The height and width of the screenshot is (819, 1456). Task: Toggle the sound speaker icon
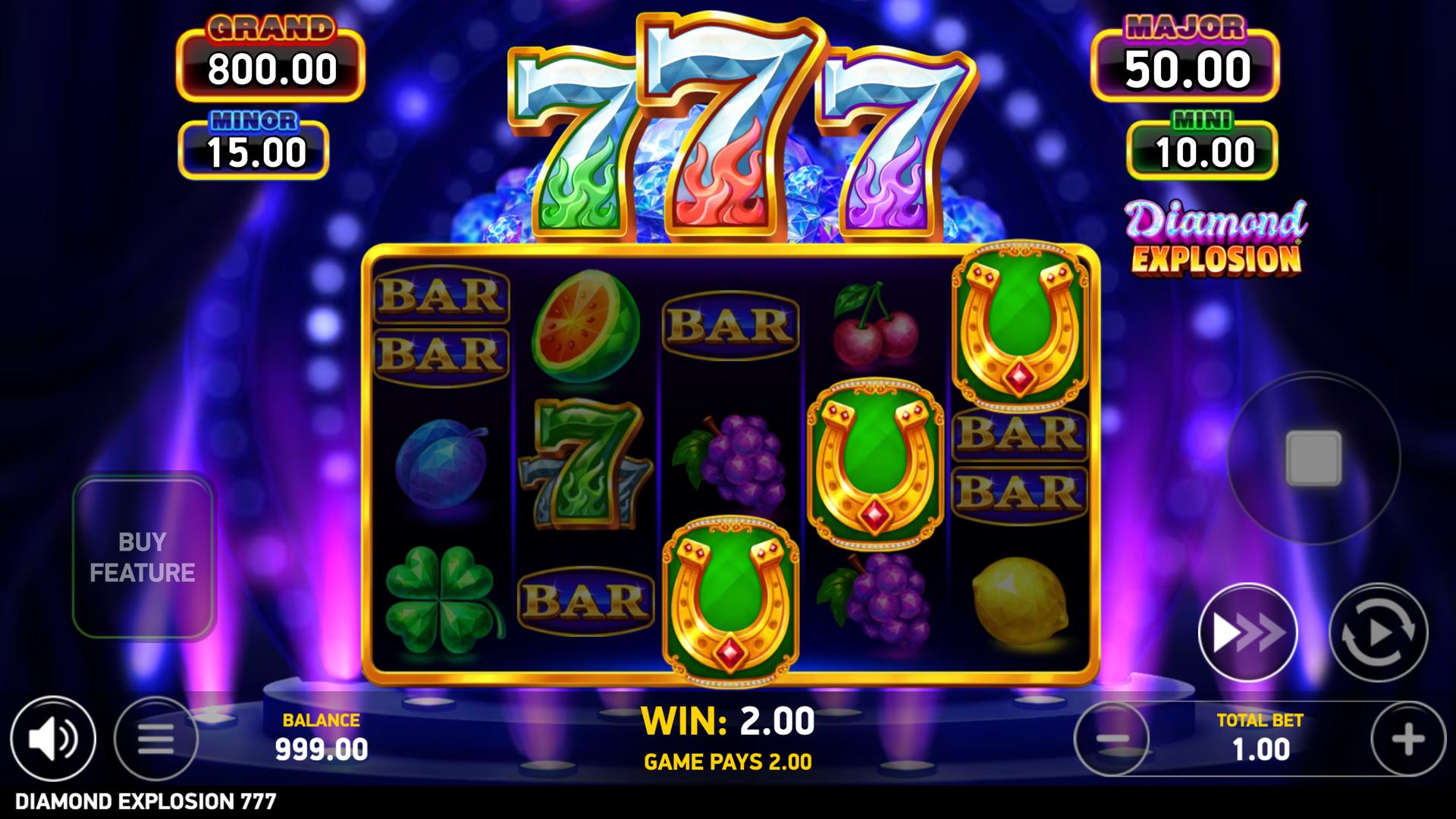tap(52, 738)
